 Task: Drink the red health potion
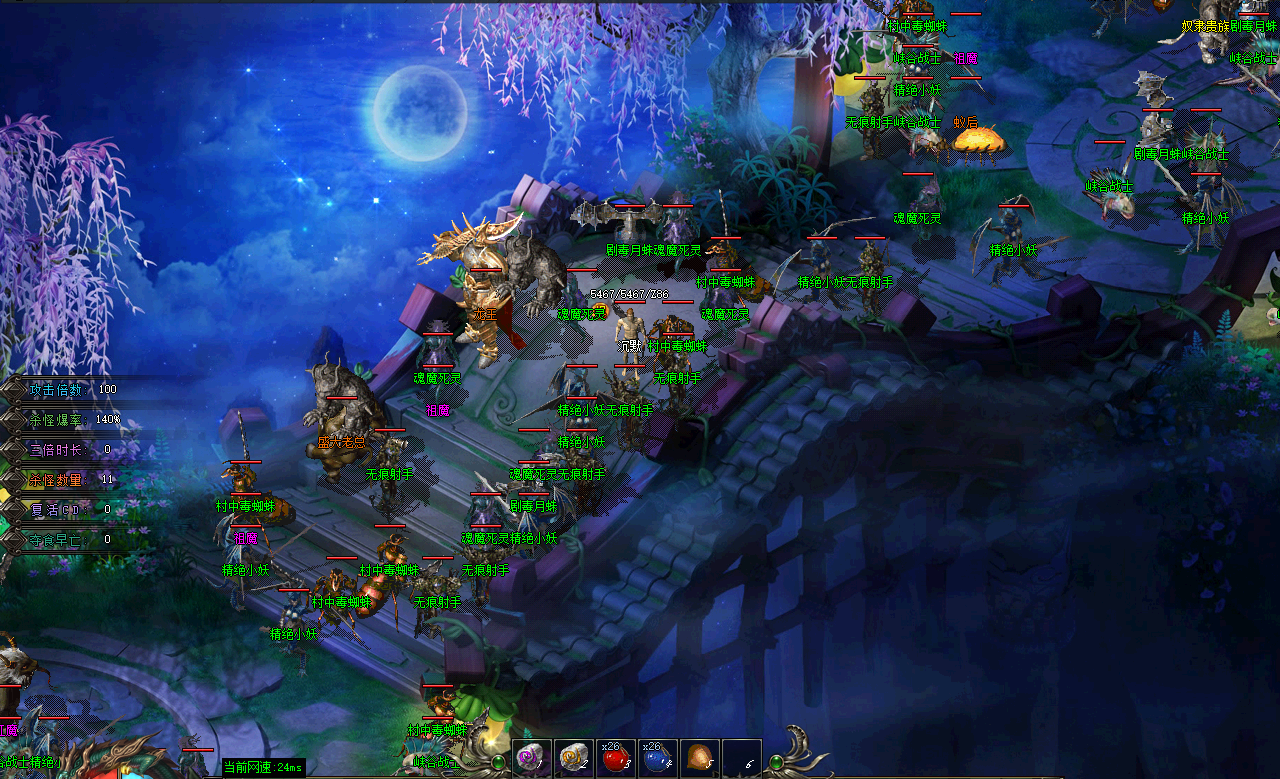pyautogui.click(x=615, y=759)
